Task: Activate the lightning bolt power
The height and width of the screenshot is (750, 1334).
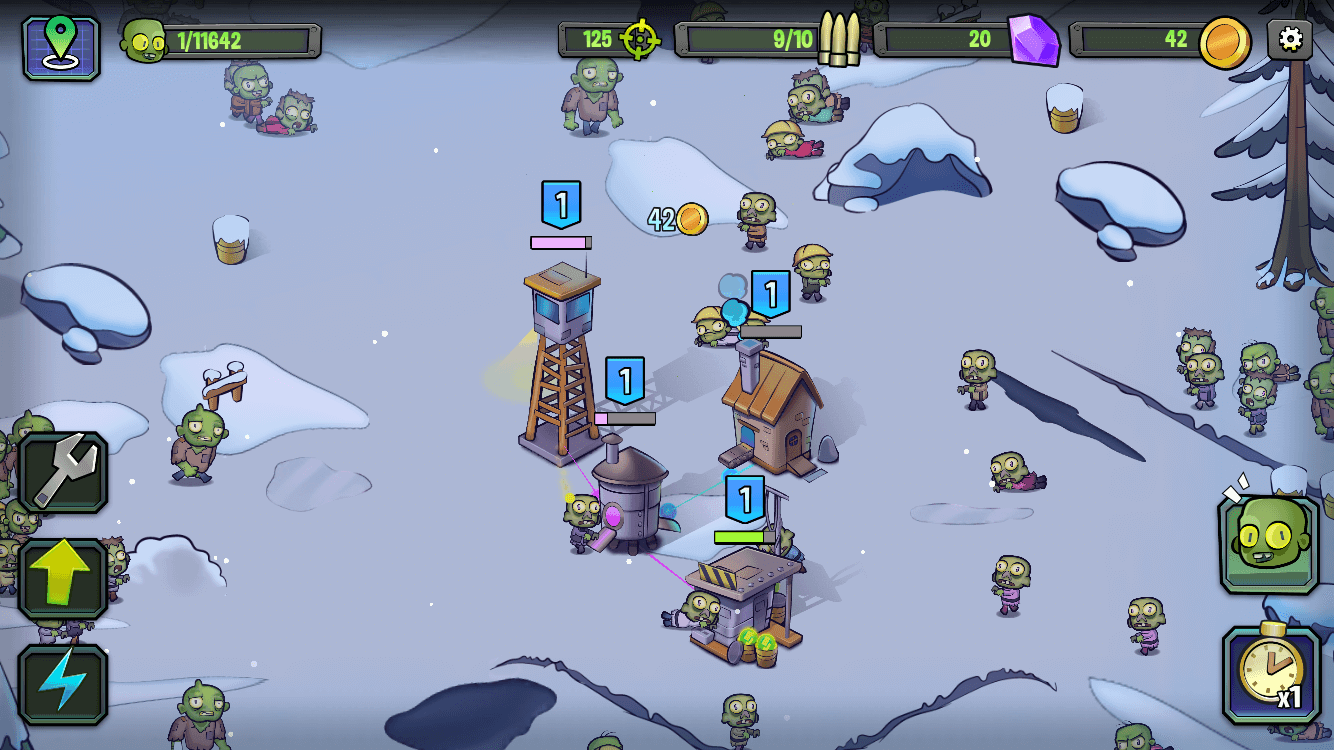Action: (x=63, y=684)
